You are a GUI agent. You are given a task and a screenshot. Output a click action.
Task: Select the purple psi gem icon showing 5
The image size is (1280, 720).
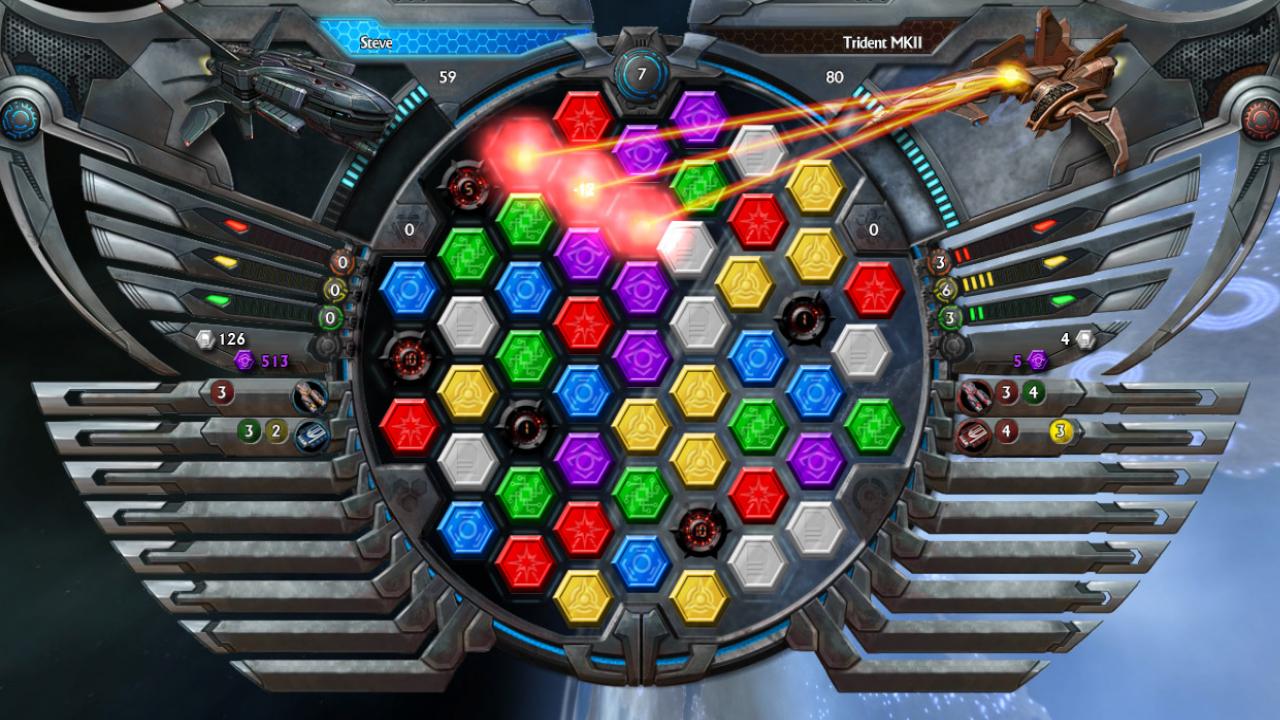tap(1037, 361)
